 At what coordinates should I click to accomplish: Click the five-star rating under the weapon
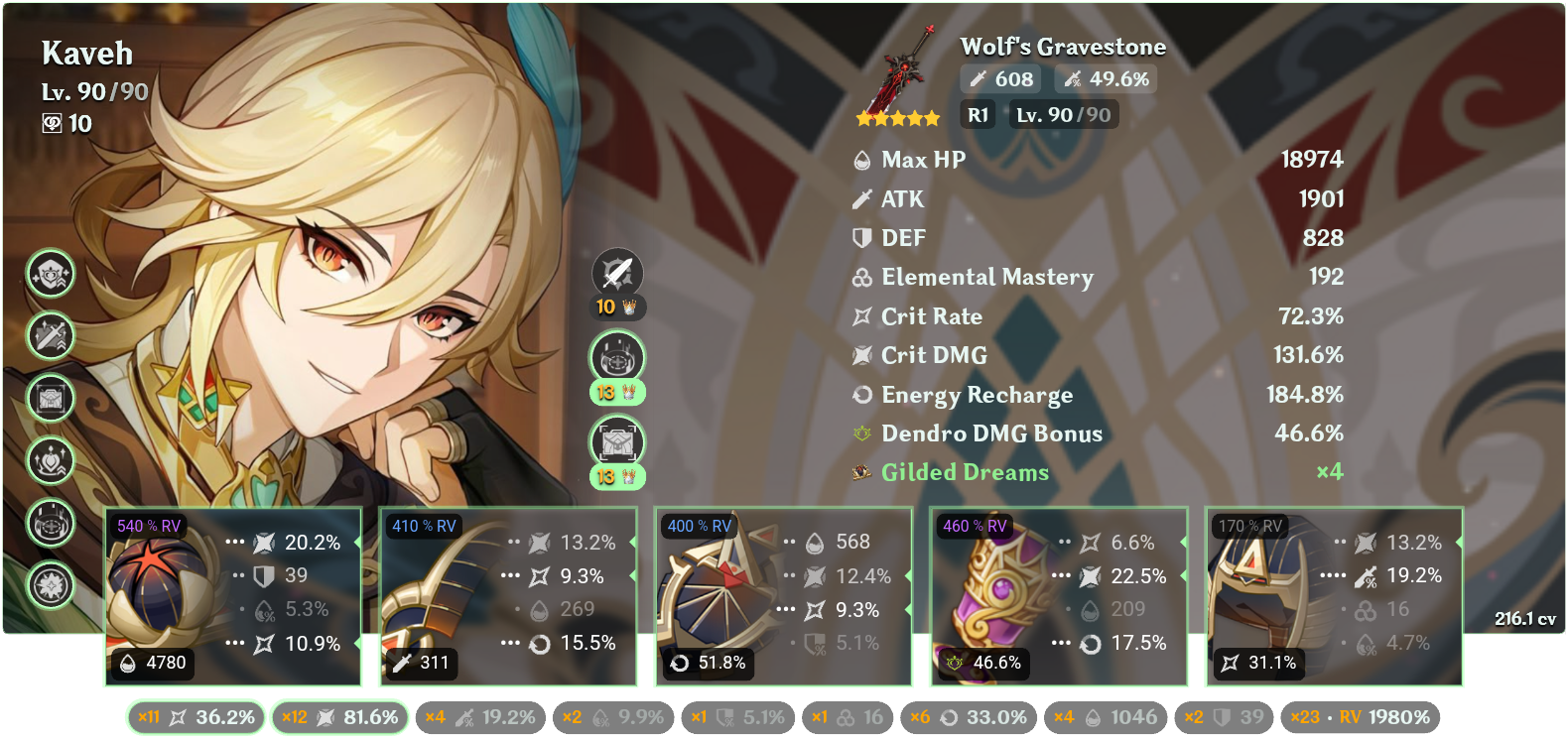point(896,117)
